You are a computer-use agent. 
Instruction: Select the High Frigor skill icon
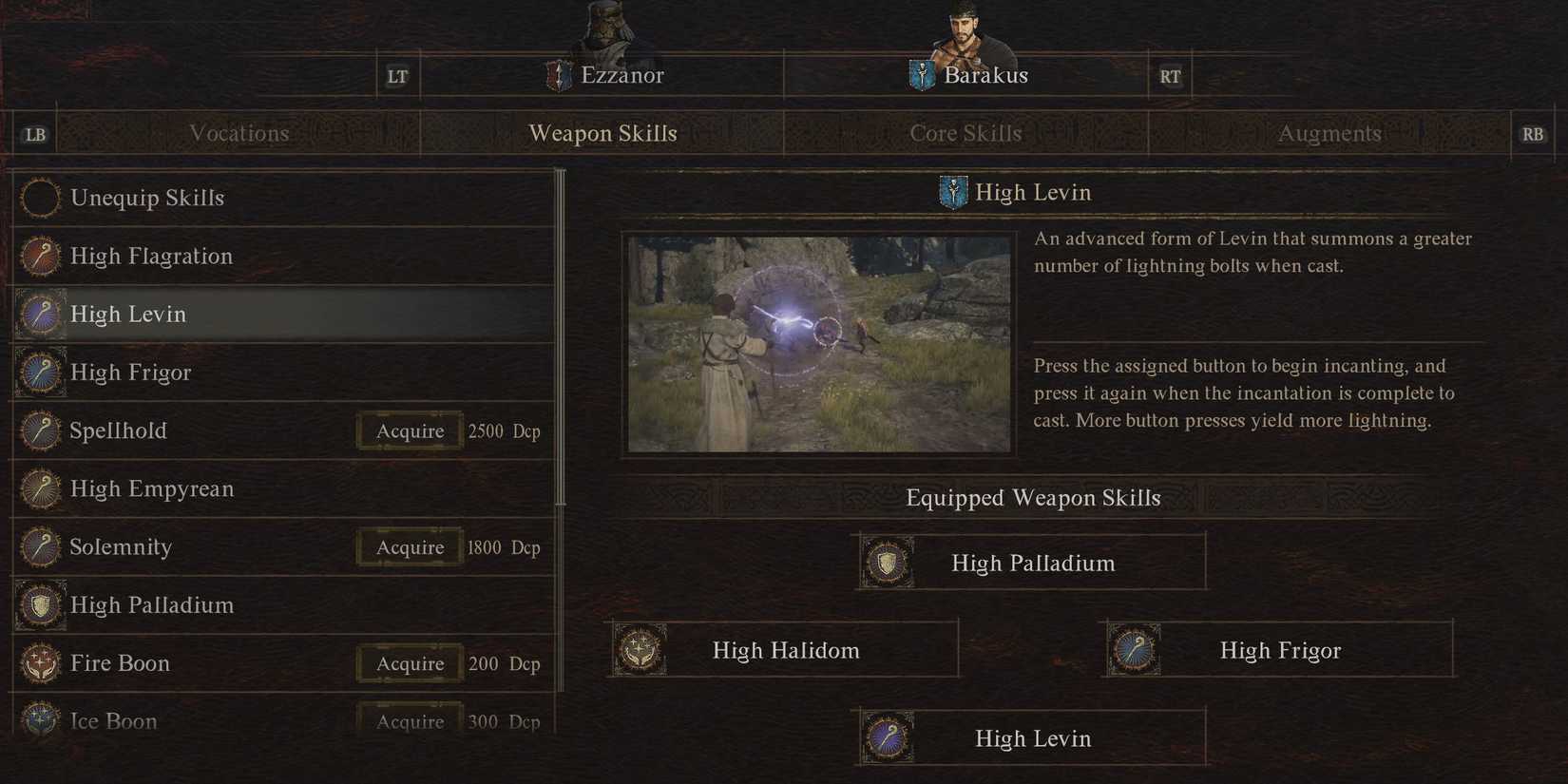click(41, 373)
